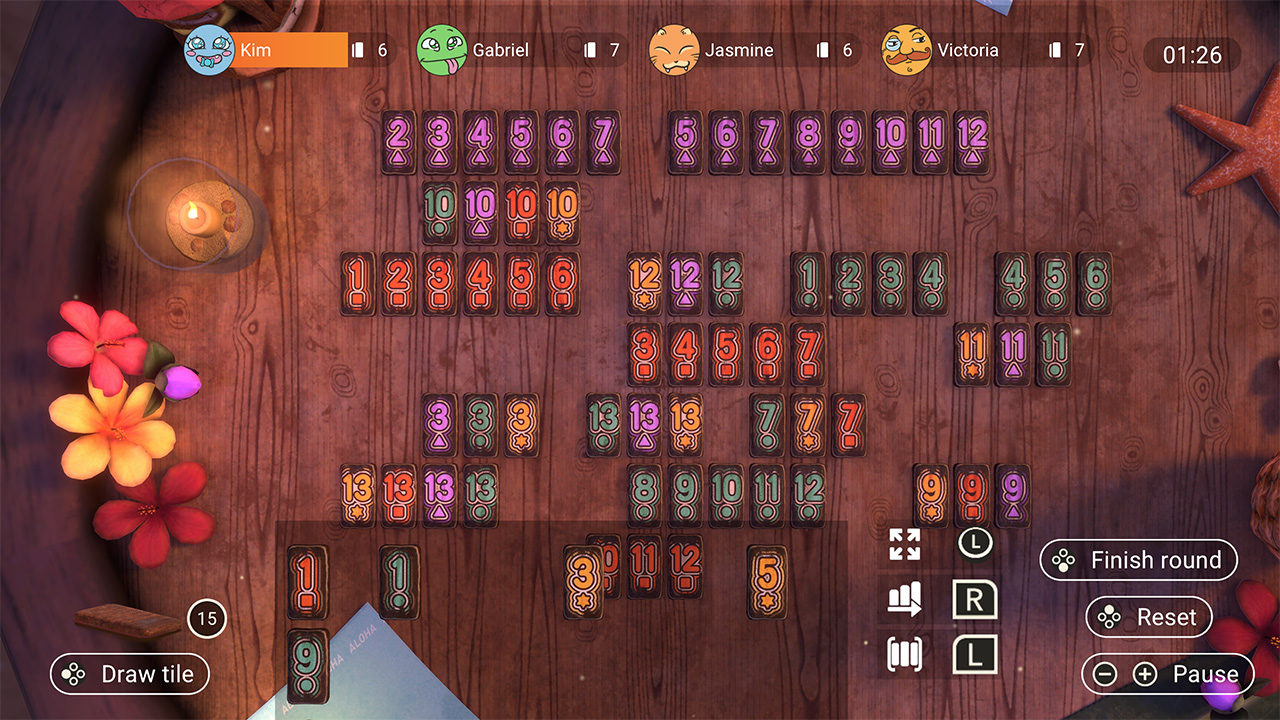Click the L shoulder button icon

pyautogui.click(x=975, y=653)
